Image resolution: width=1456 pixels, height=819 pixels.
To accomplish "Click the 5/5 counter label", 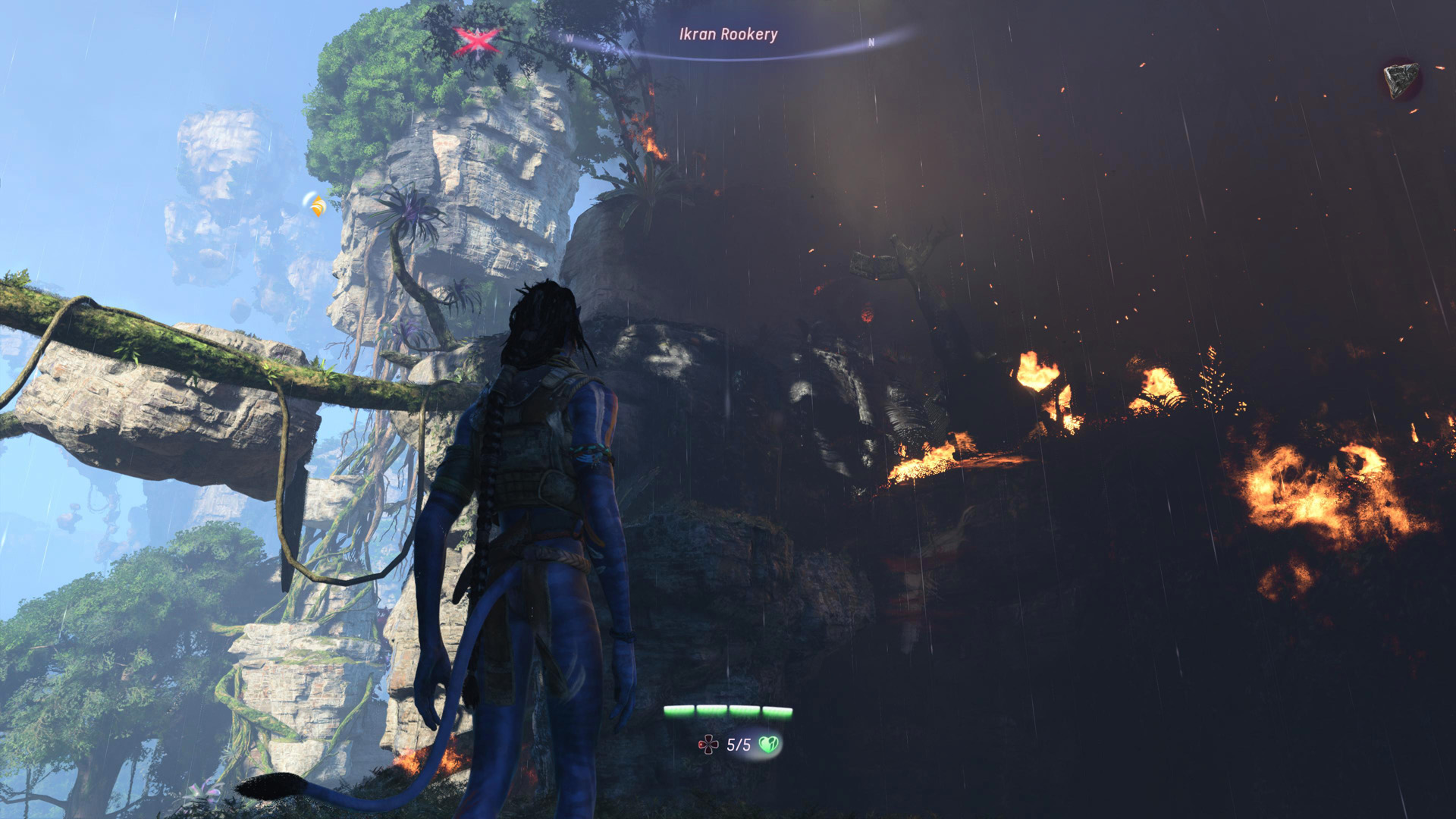I will (x=739, y=745).
